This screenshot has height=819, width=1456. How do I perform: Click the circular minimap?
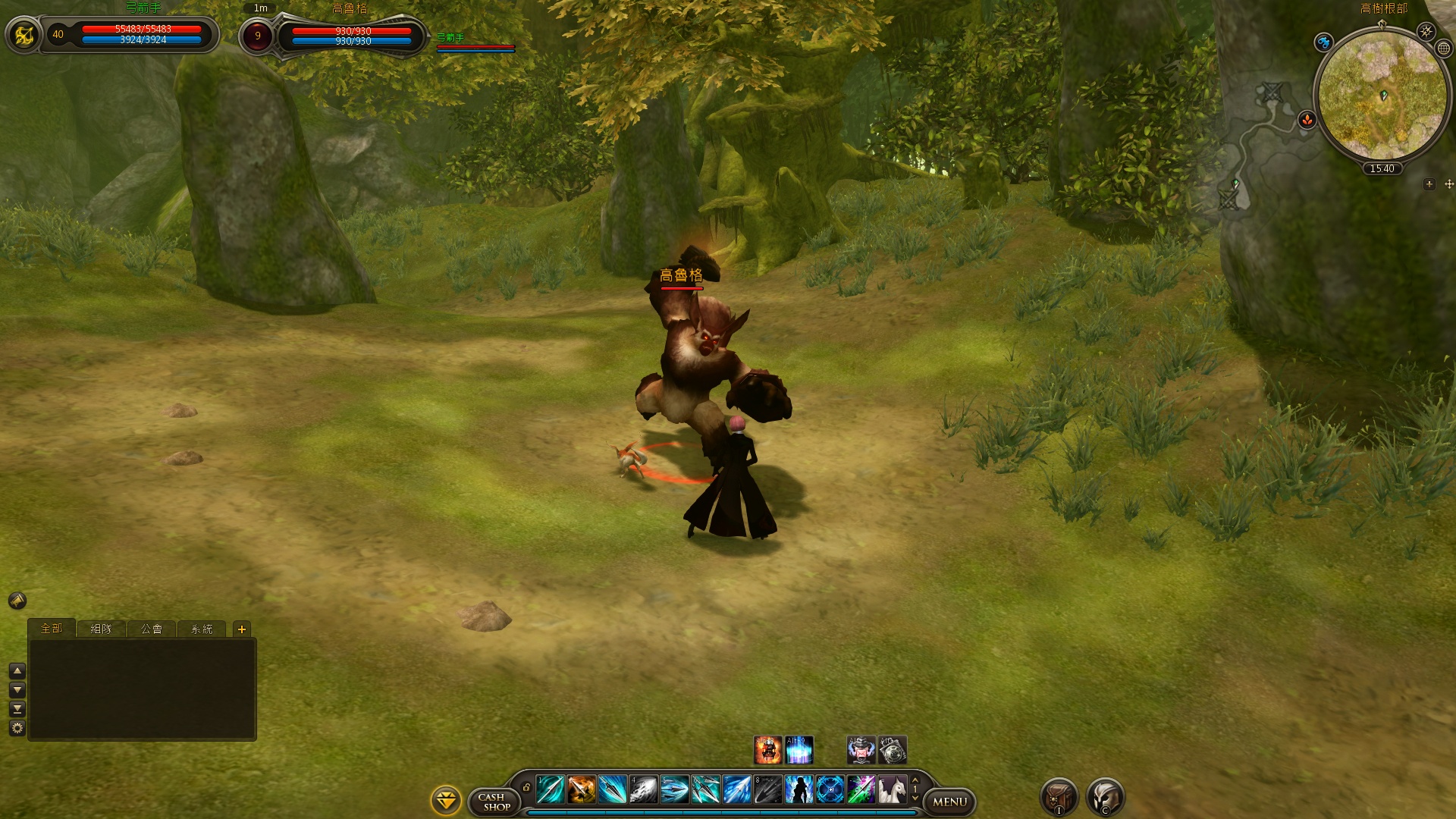tap(1382, 95)
